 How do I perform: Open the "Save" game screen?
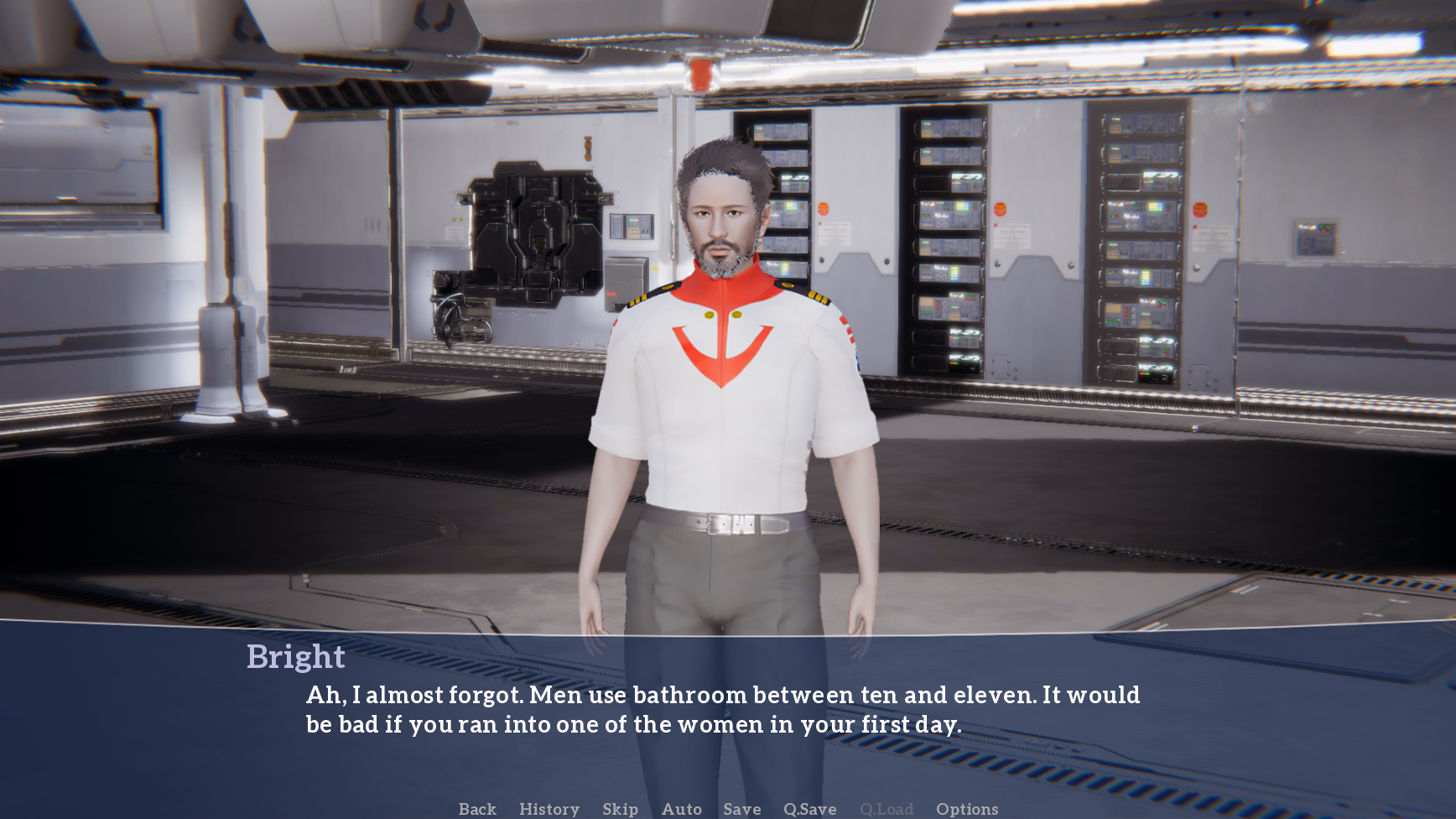pos(741,809)
